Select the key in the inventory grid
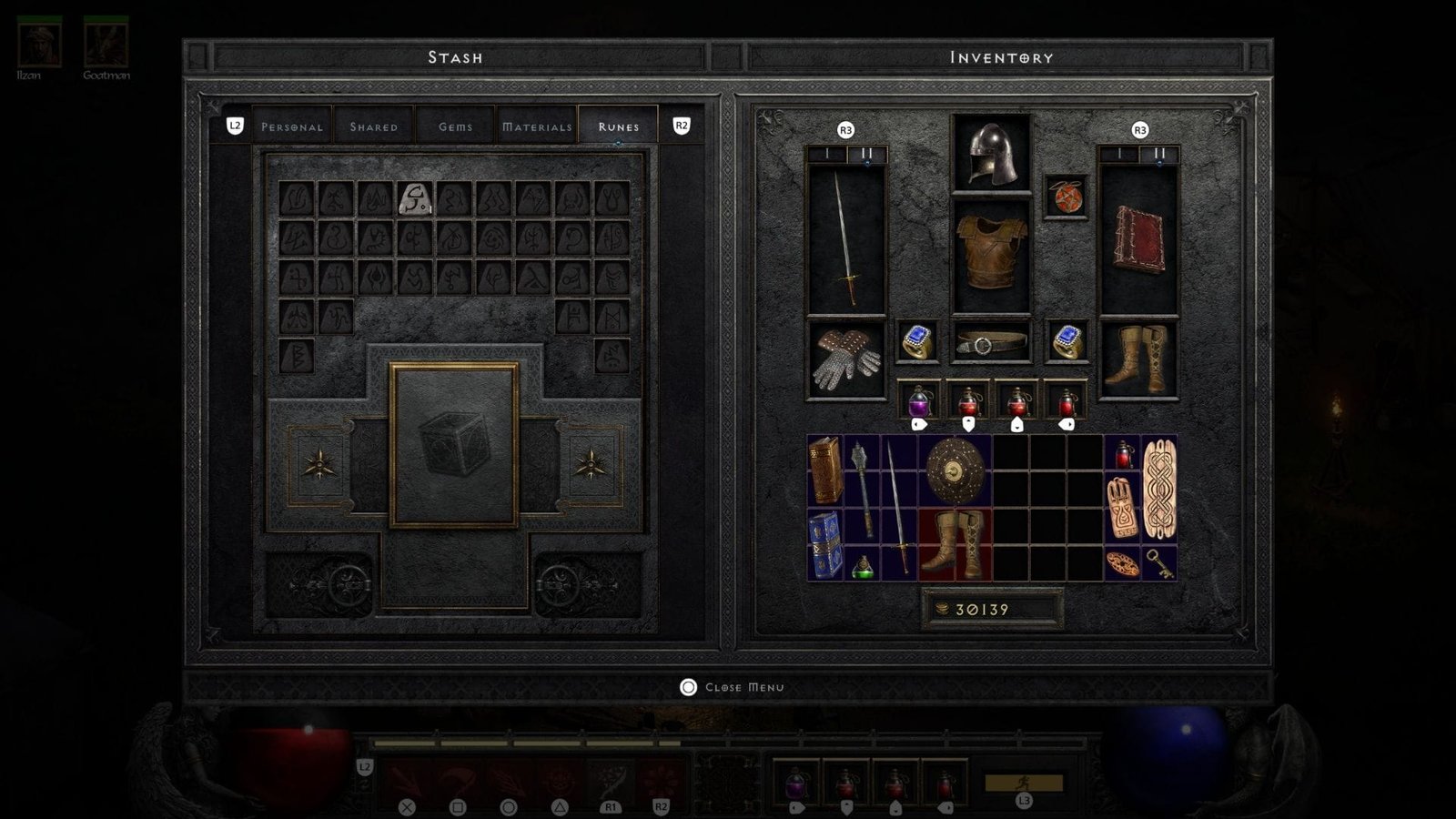This screenshot has width=1456, height=819. pos(1158,563)
